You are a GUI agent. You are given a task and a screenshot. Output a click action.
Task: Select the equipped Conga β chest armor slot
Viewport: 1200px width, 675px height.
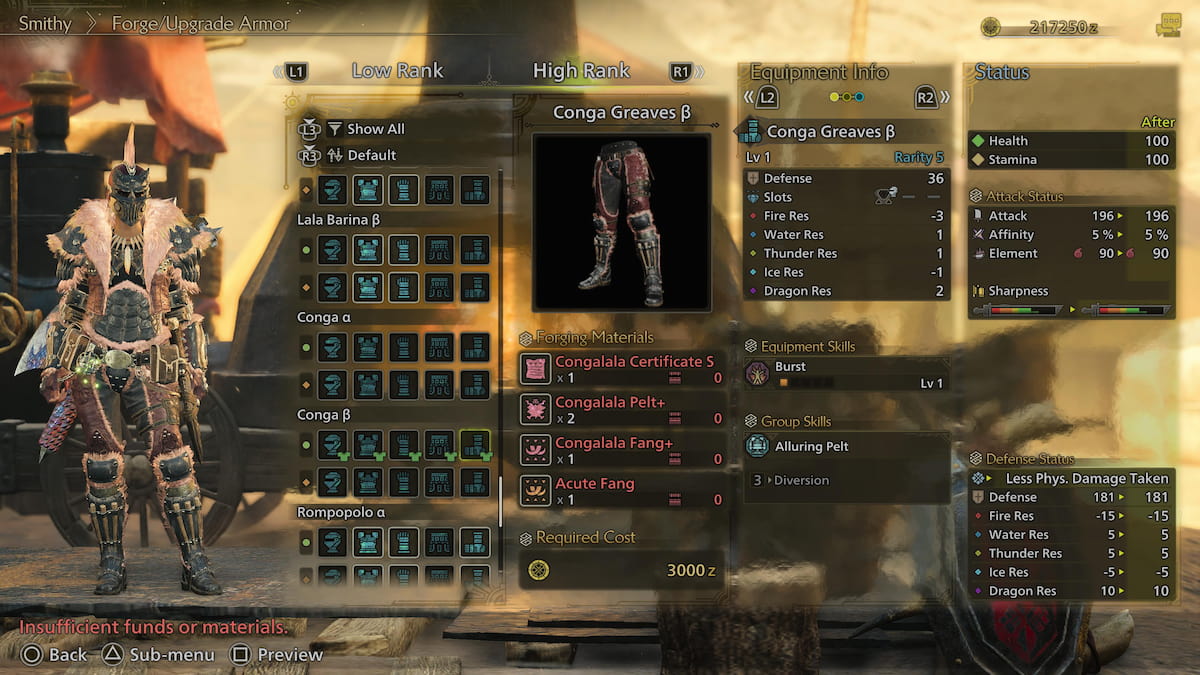pyautogui.click(x=368, y=444)
